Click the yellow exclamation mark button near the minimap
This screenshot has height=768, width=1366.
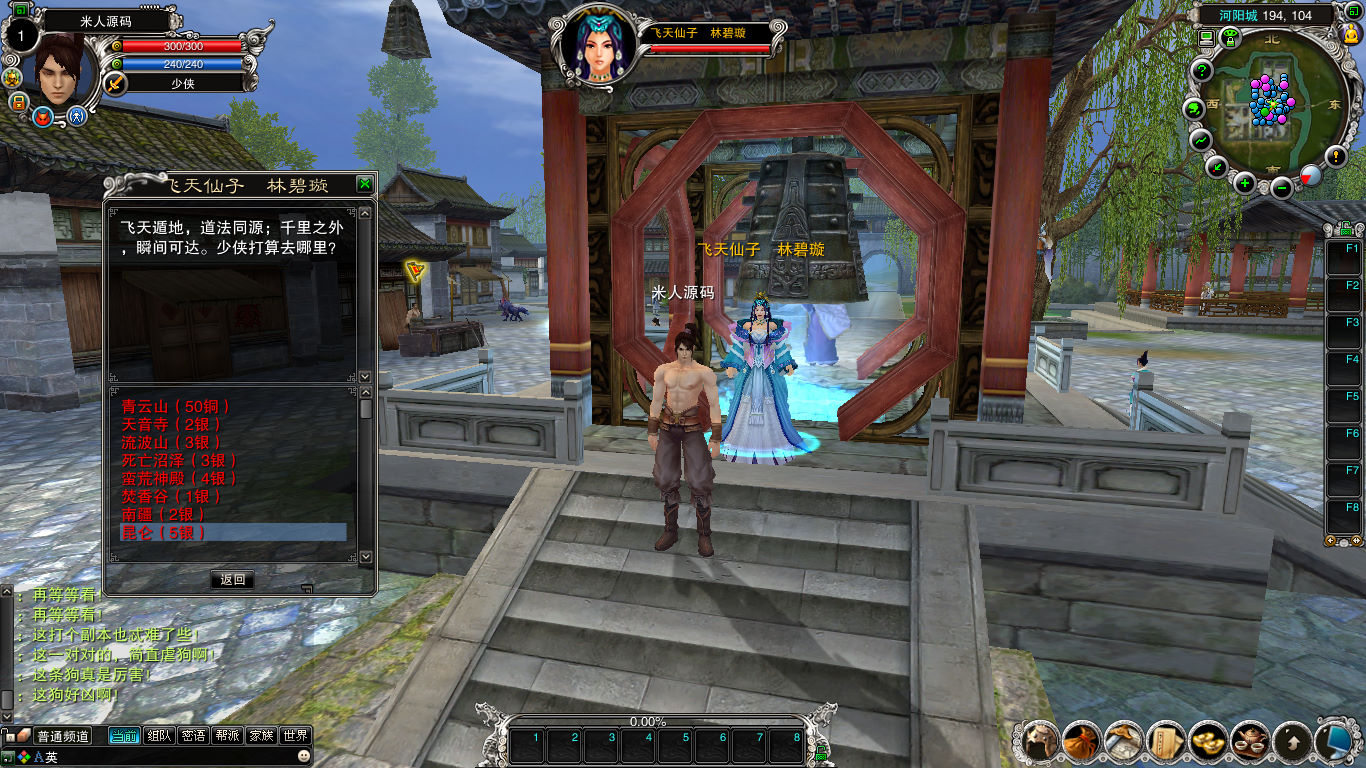point(1336,156)
